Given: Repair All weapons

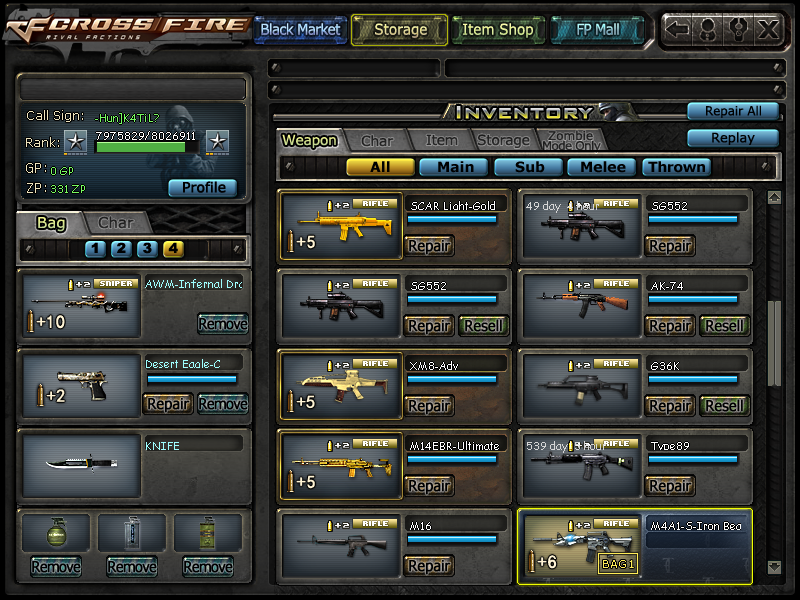Looking at the screenshot, I should [732, 111].
